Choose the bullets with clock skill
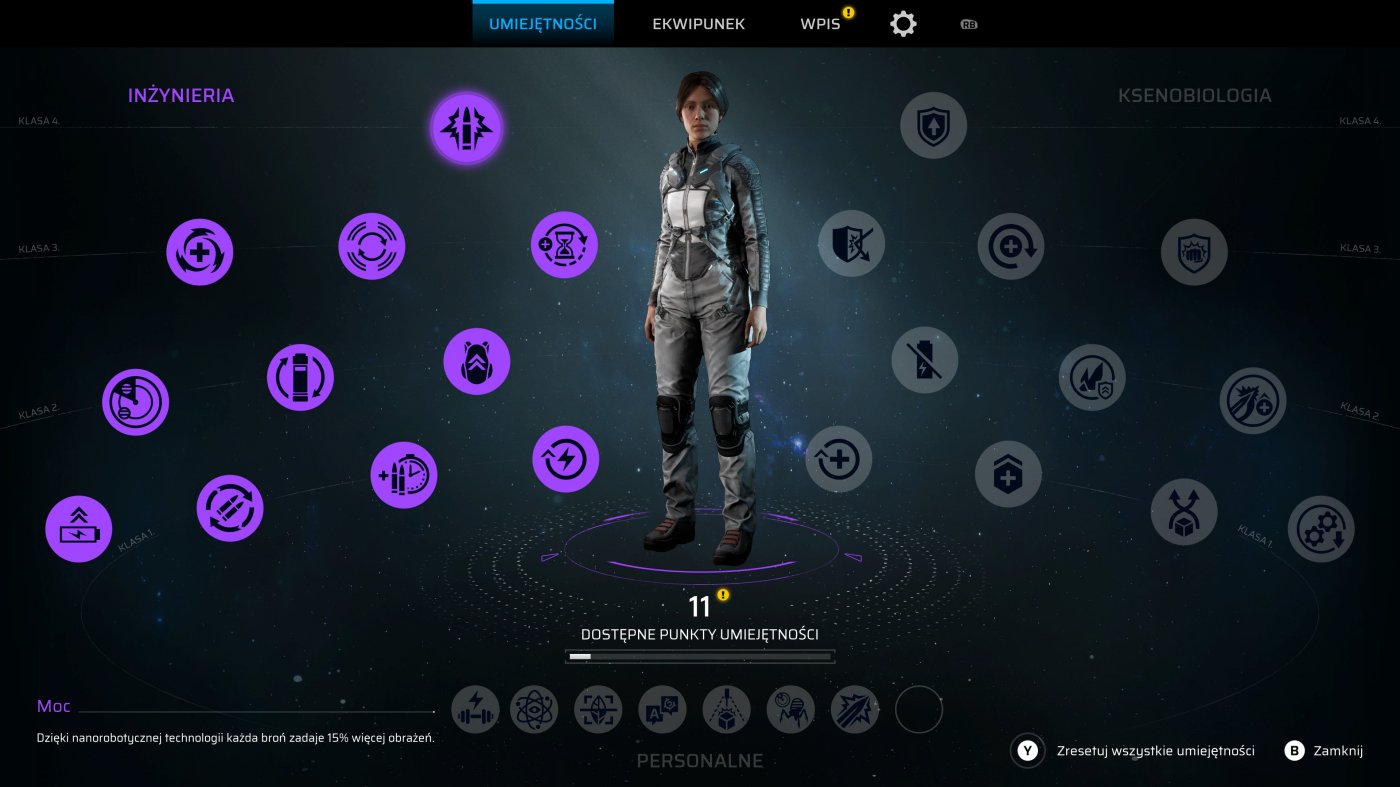The width and height of the screenshot is (1400, 787). coord(404,475)
